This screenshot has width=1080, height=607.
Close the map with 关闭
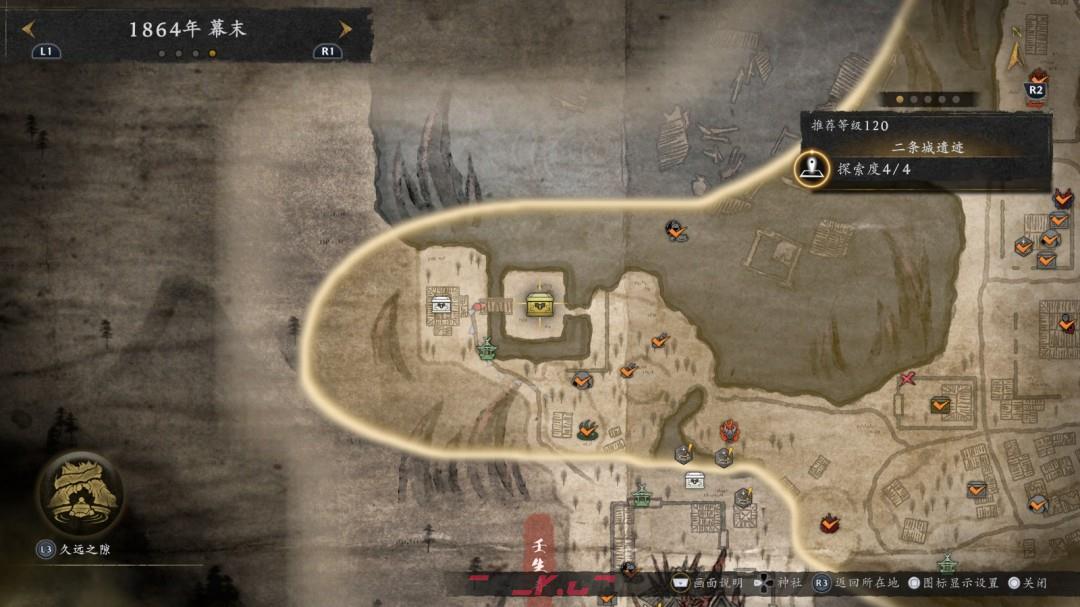(1029, 582)
